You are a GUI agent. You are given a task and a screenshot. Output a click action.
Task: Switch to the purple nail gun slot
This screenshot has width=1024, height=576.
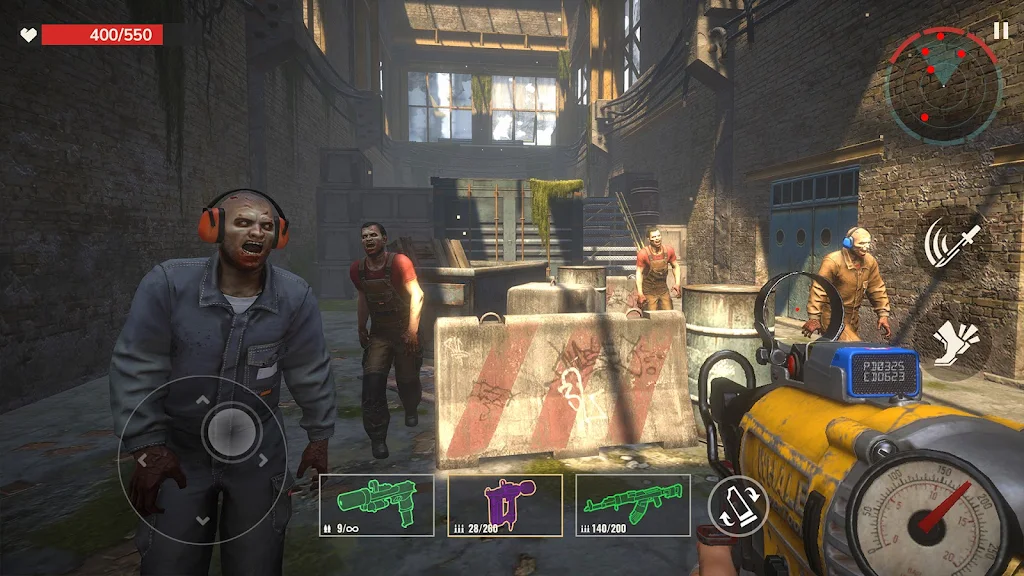pos(505,504)
